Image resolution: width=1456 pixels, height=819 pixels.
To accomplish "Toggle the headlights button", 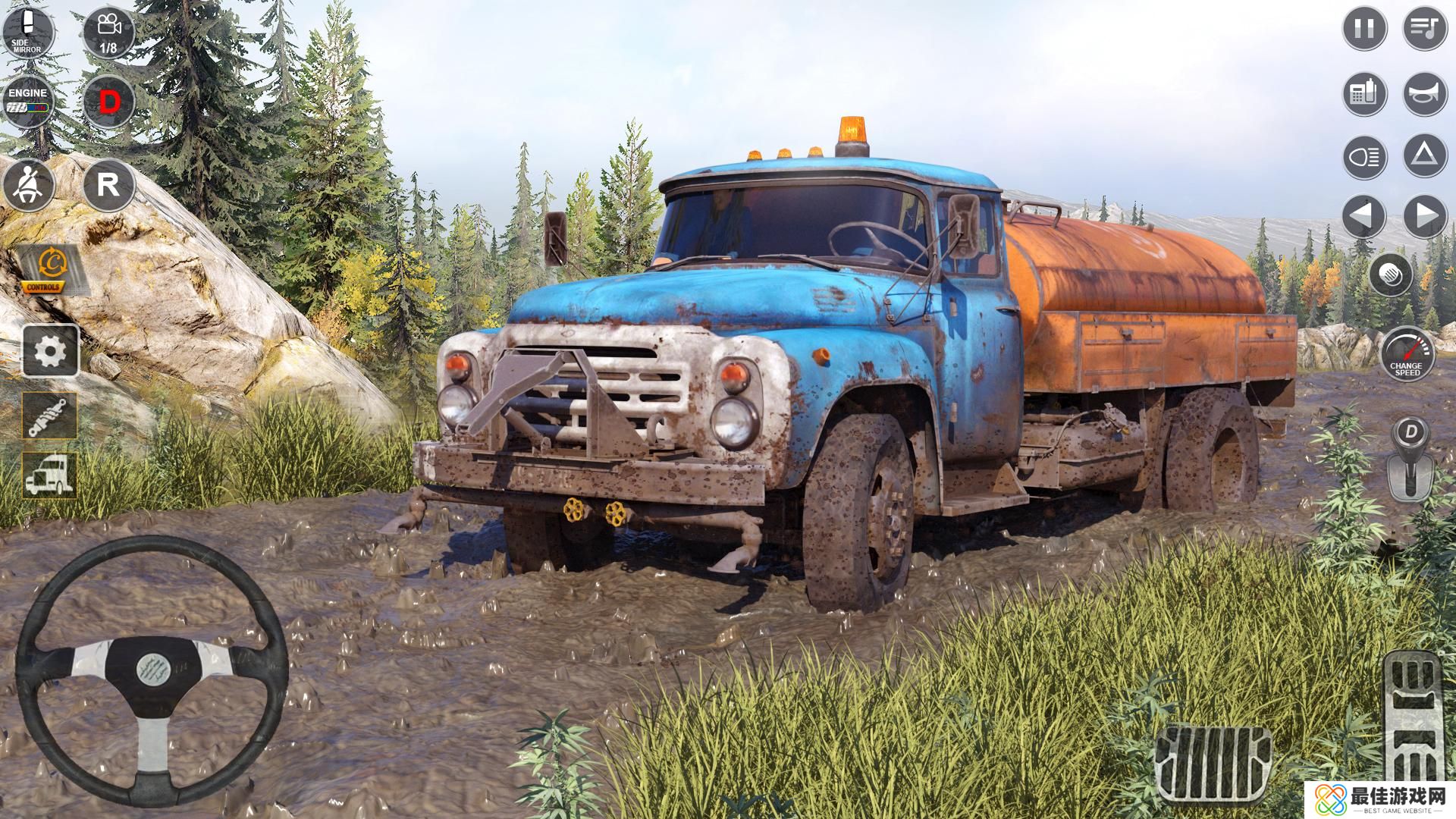I will coord(1364,158).
